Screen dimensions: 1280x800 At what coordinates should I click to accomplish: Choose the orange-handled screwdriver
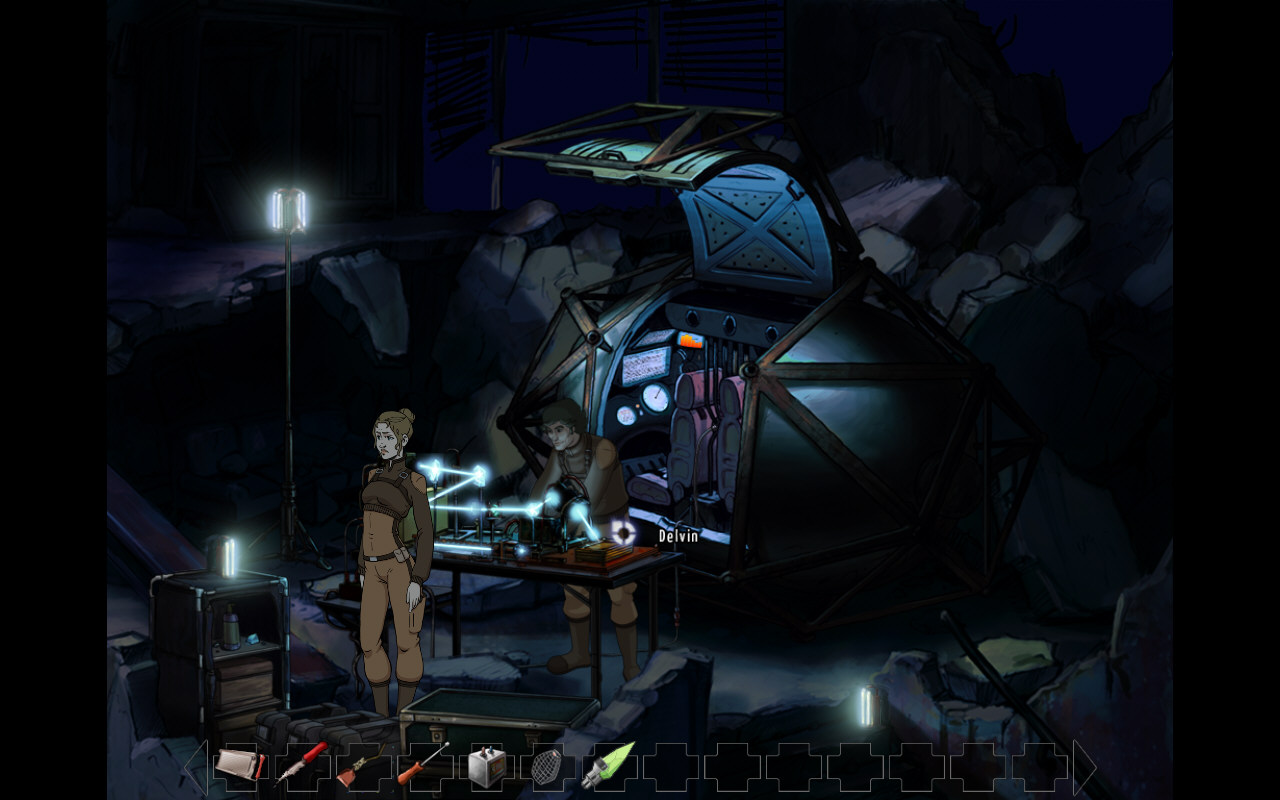click(423, 765)
